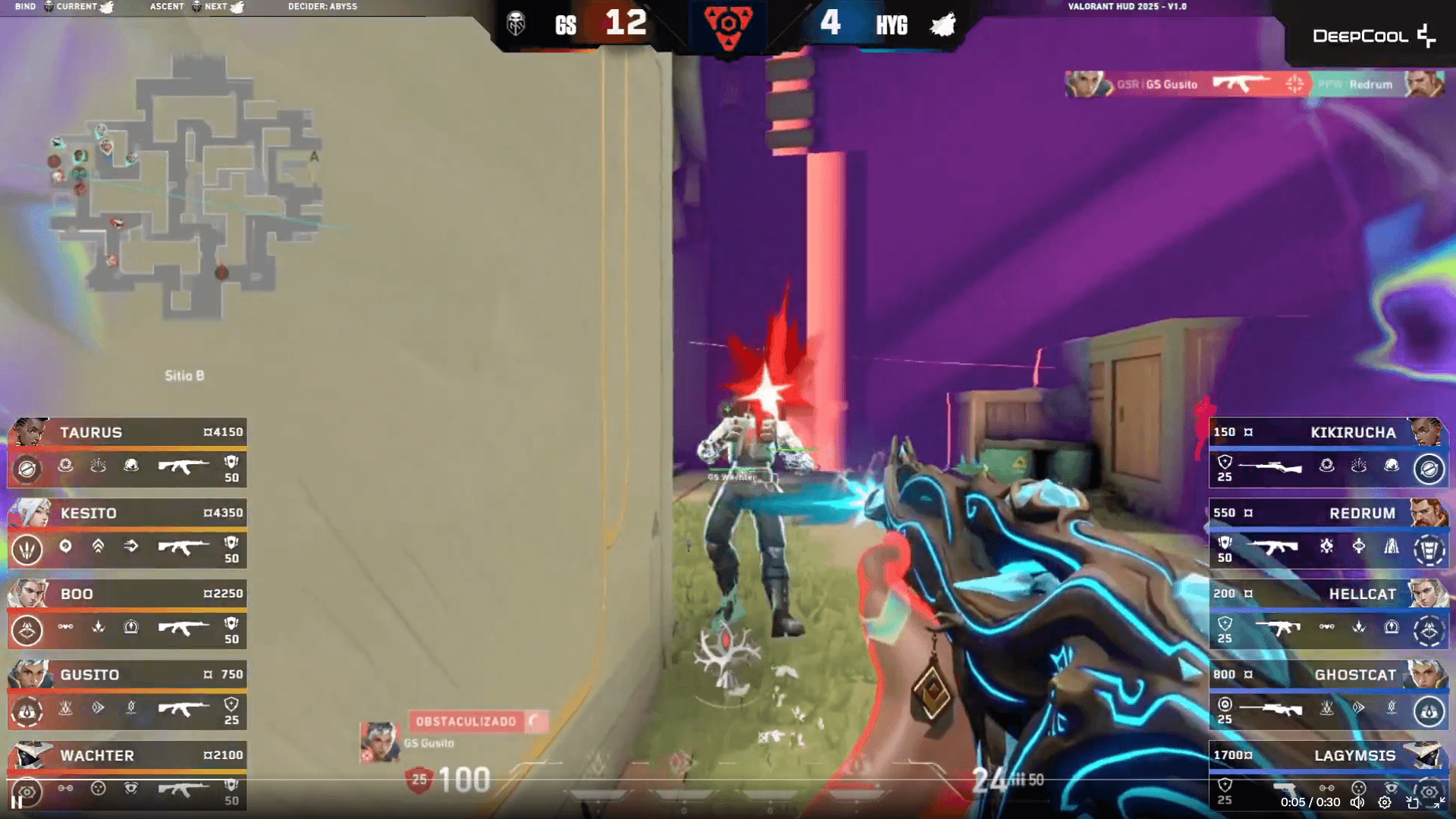Select KIKIRUCHA player card

pyautogui.click(x=1329, y=453)
